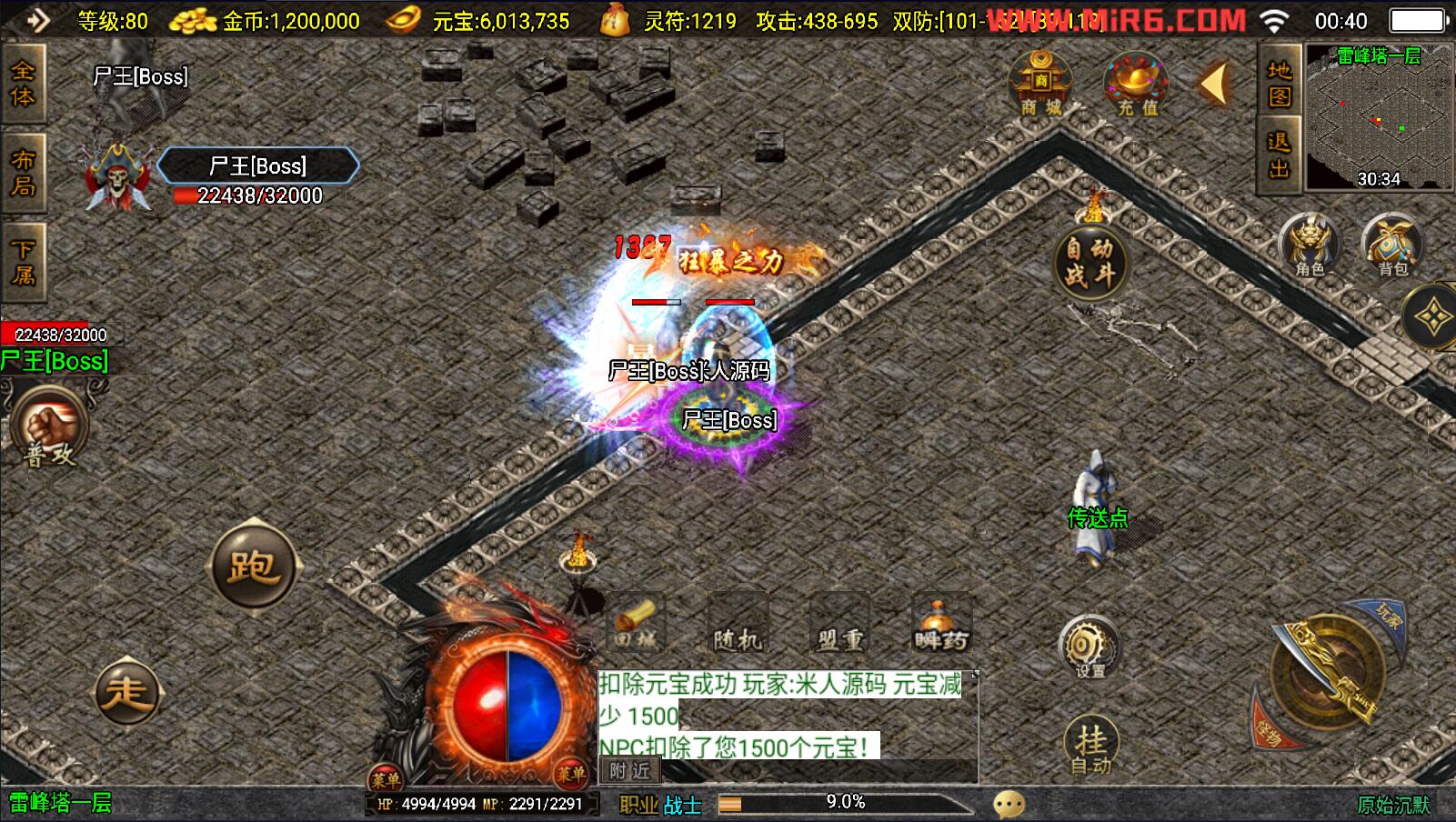
Task: Switch to 走 walk mode
Action: point(127,691)
